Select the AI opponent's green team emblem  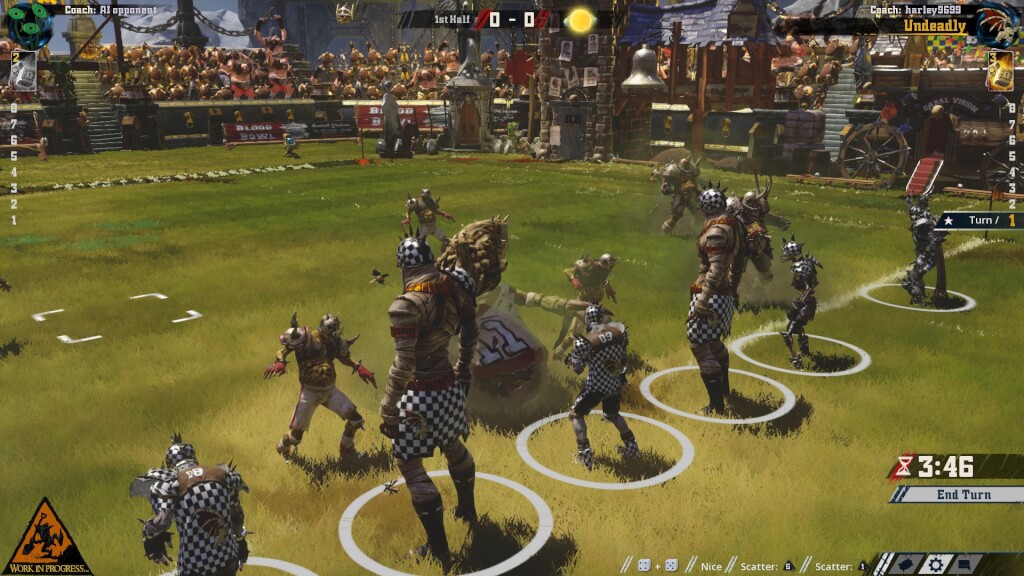[x=28, y=24]
